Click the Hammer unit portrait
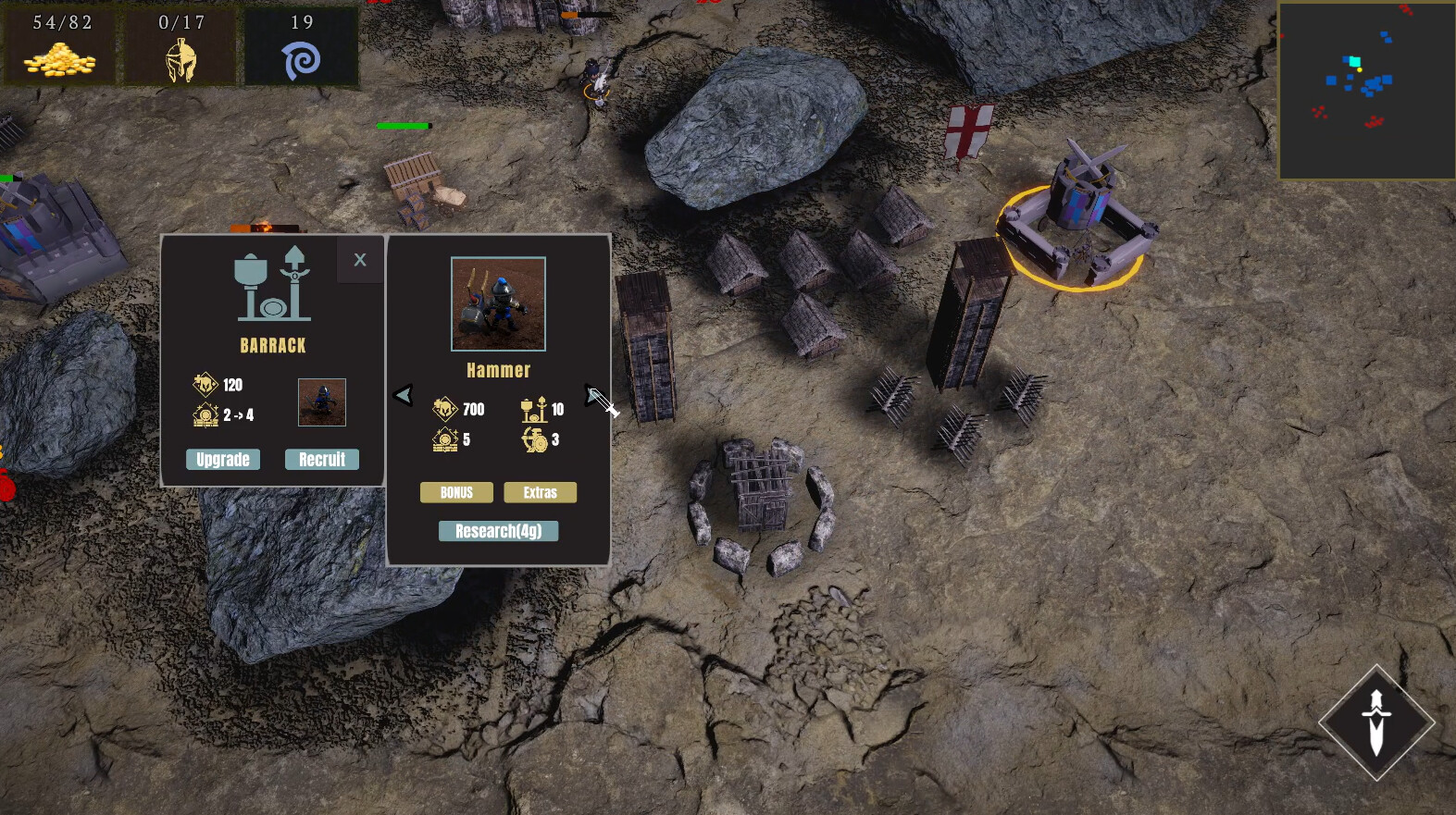Image resolution: width=1456 pixels, height=815 pixels. 498,304
